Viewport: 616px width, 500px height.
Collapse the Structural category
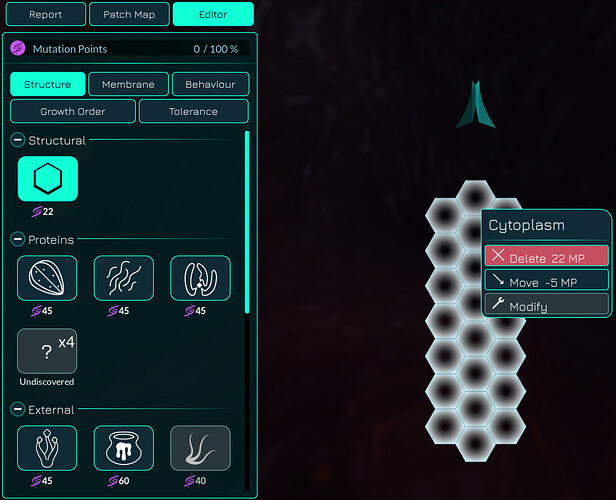[17, 140]
